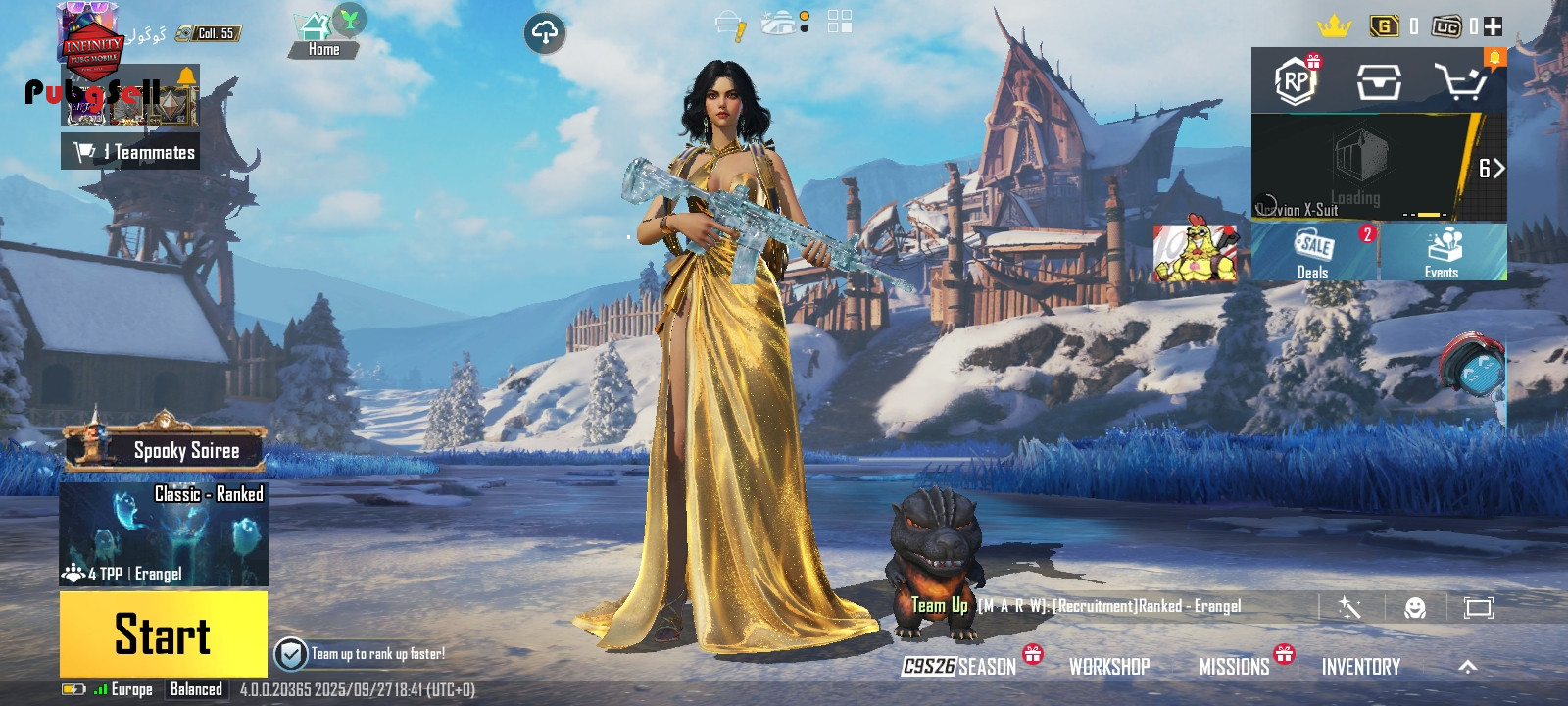Open the Classic Ranked mode selector
This screenshot has width=1568, height=706.
click(x=164, y=534)
